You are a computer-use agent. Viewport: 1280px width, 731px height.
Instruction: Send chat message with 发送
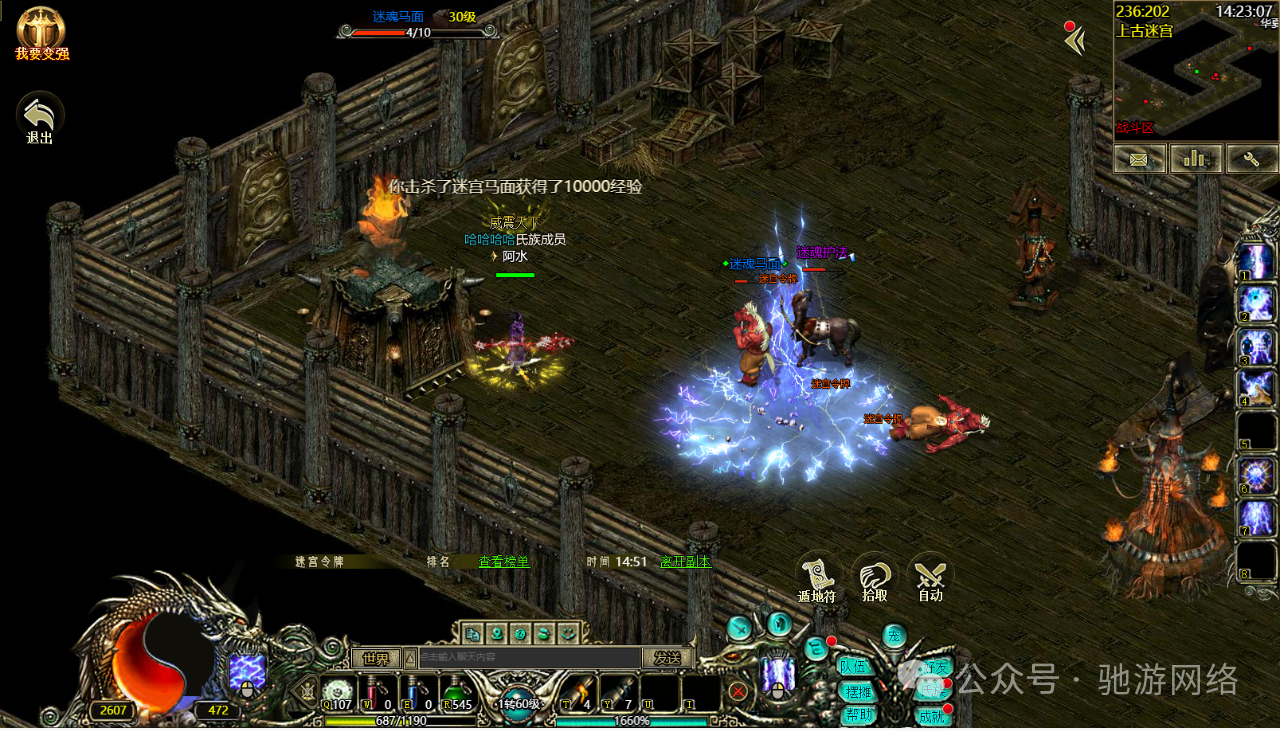point(667,658)
